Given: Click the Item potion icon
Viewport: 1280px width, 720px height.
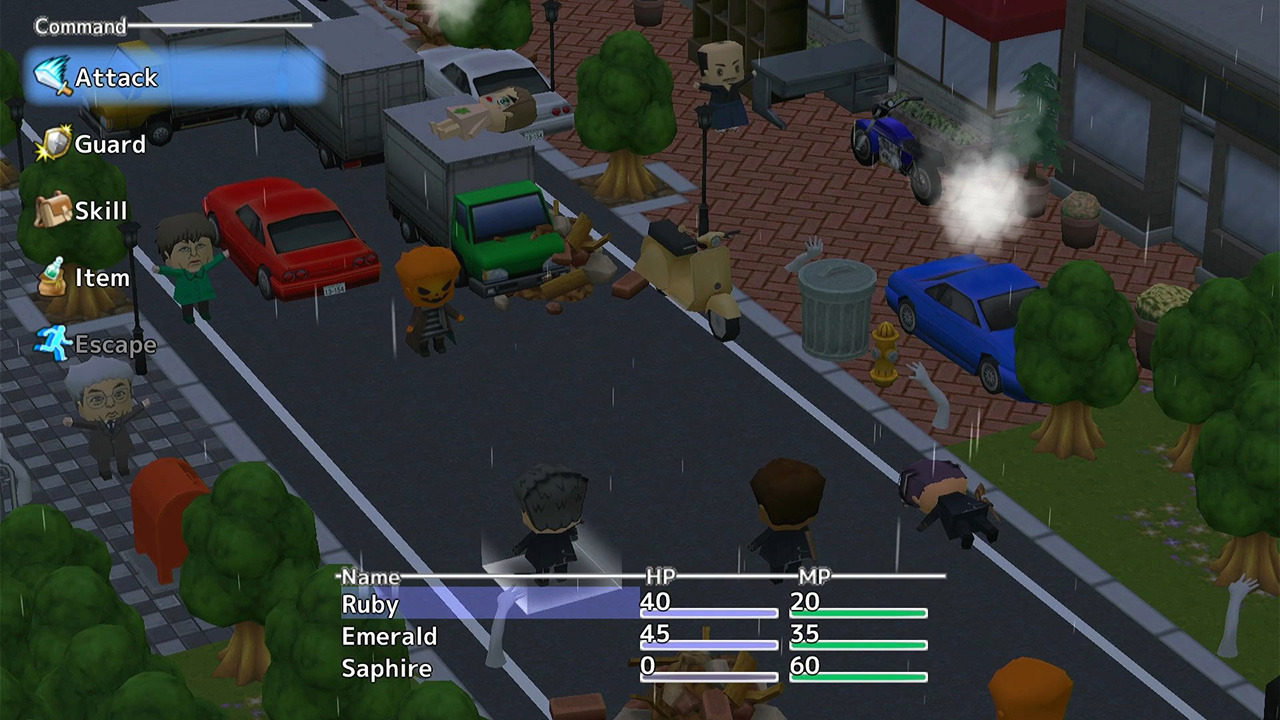Looking at the screenshot, I should click(x=53, y=277).
